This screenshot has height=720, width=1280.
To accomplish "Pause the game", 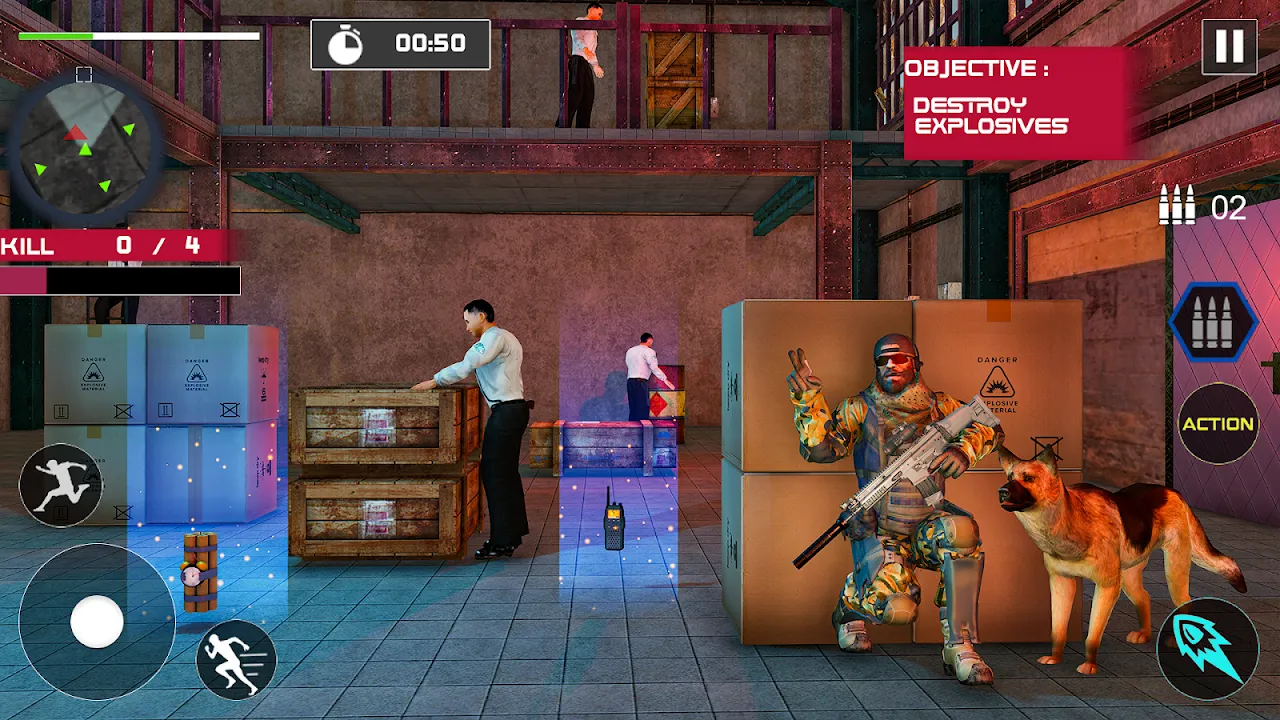I will coord(1229,46).
